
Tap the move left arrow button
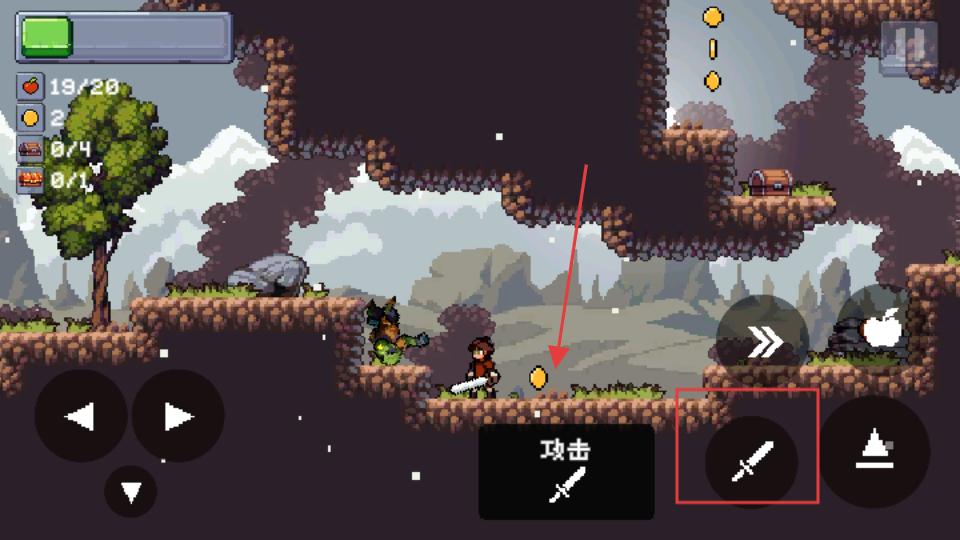tap(81, 416)
